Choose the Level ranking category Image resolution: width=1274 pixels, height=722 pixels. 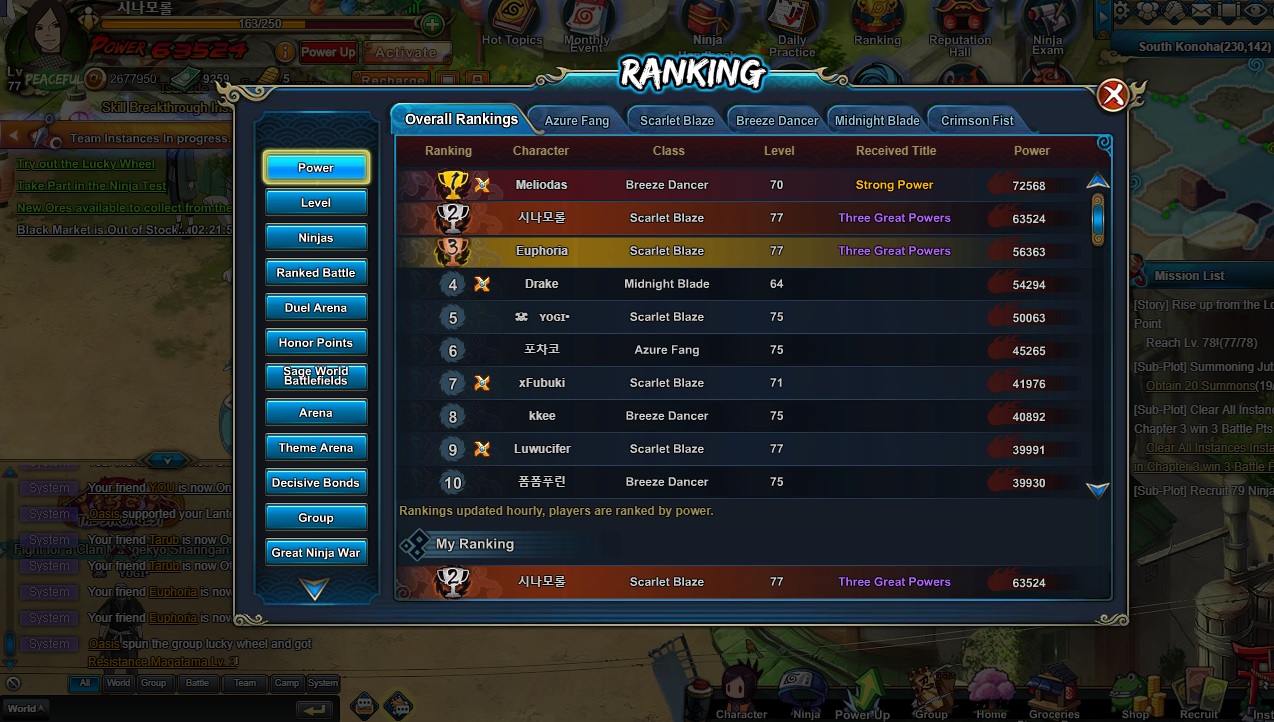point(316,203)
